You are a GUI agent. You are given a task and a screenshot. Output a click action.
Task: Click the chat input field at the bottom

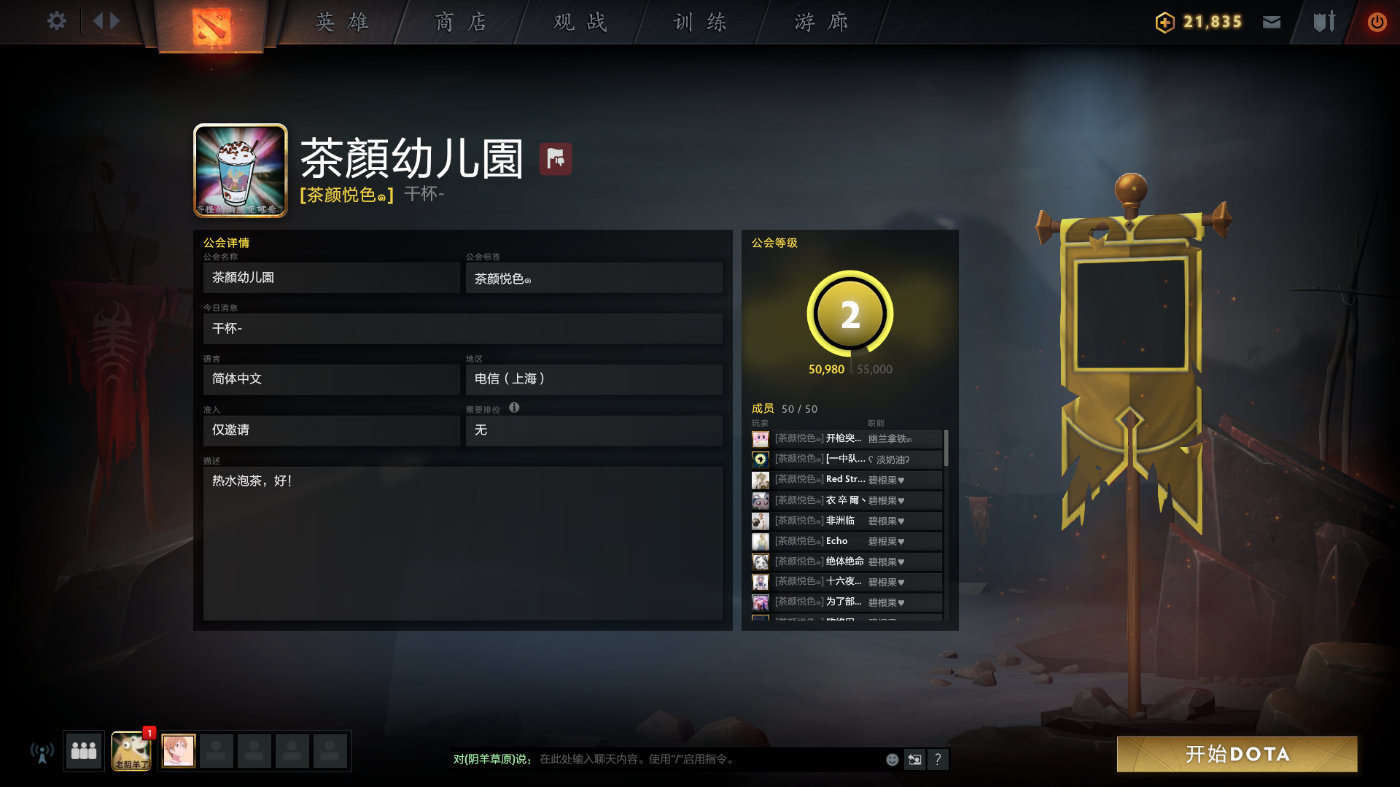pos(700,759)
